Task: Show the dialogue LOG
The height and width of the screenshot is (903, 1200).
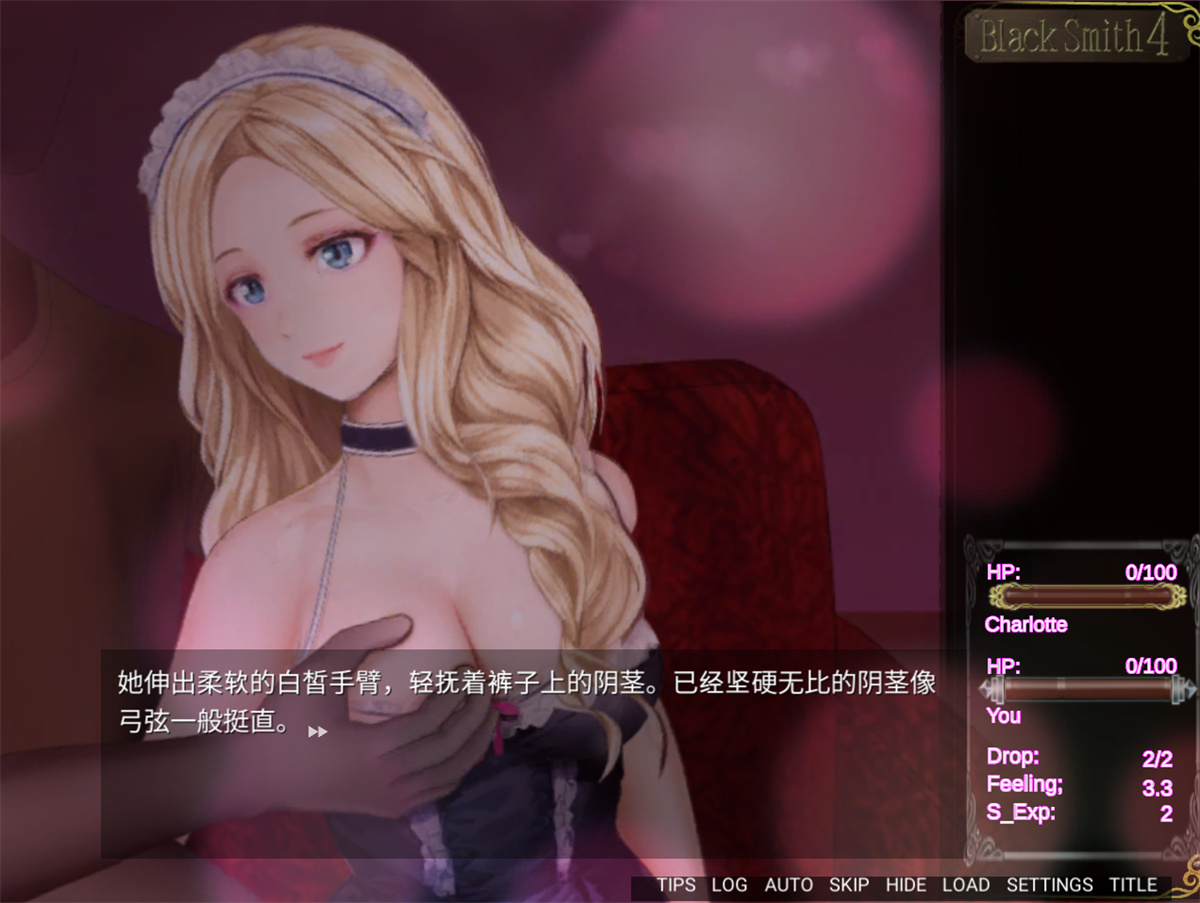Action: click(x=729, y=885)
